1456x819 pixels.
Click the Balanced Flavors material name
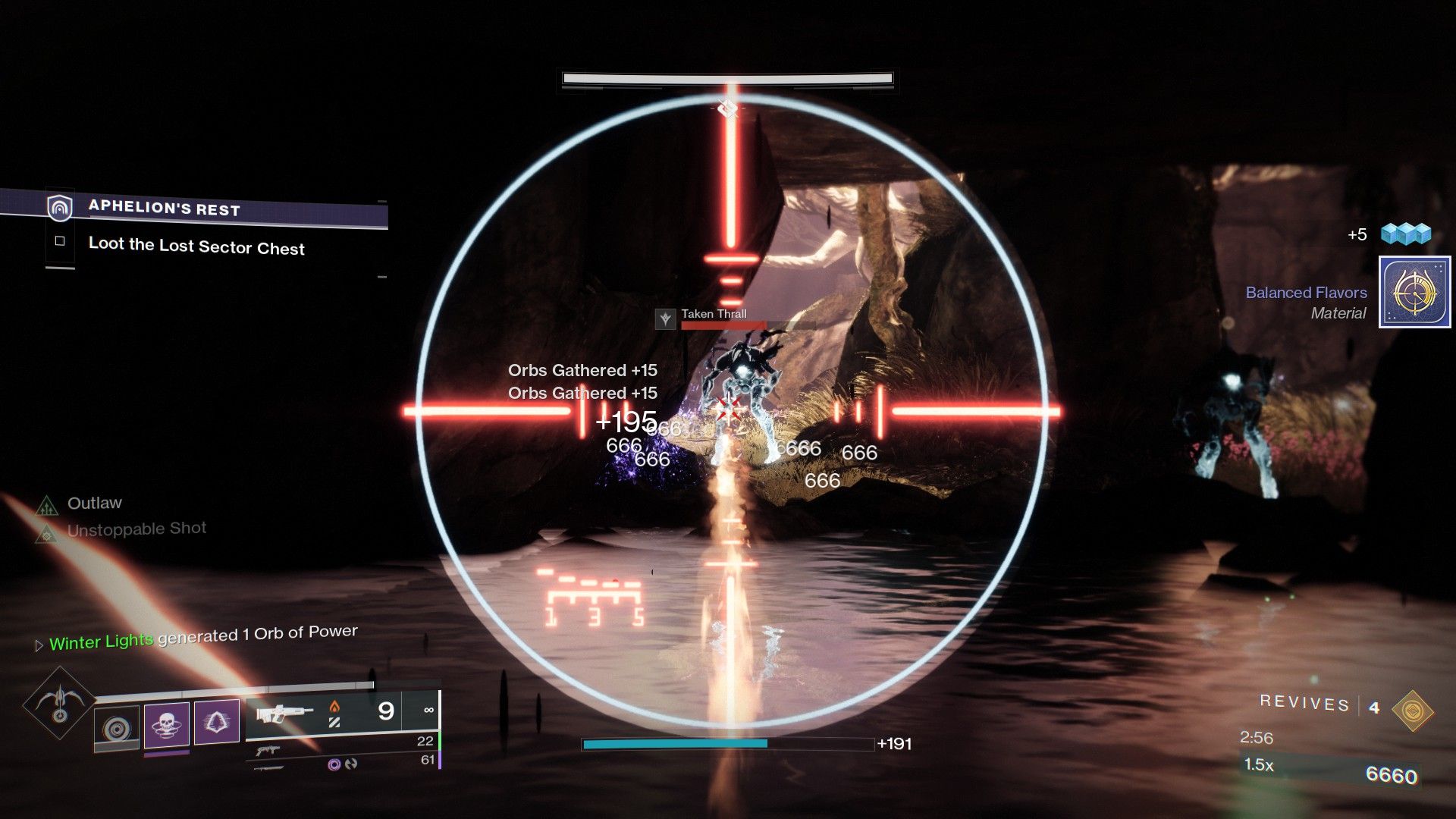[1306, 293]
